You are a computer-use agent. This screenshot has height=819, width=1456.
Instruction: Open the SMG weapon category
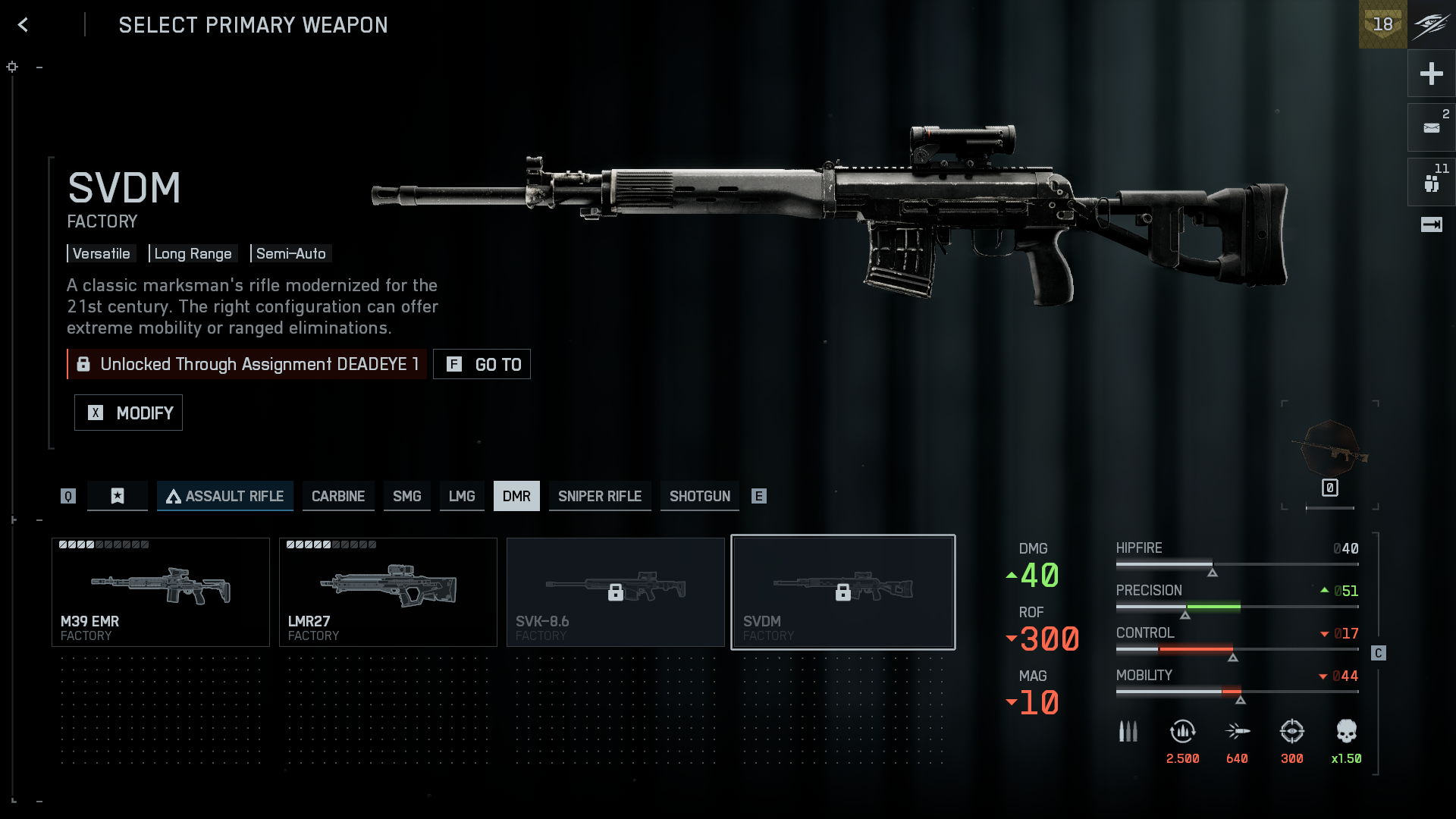[406, 496]
